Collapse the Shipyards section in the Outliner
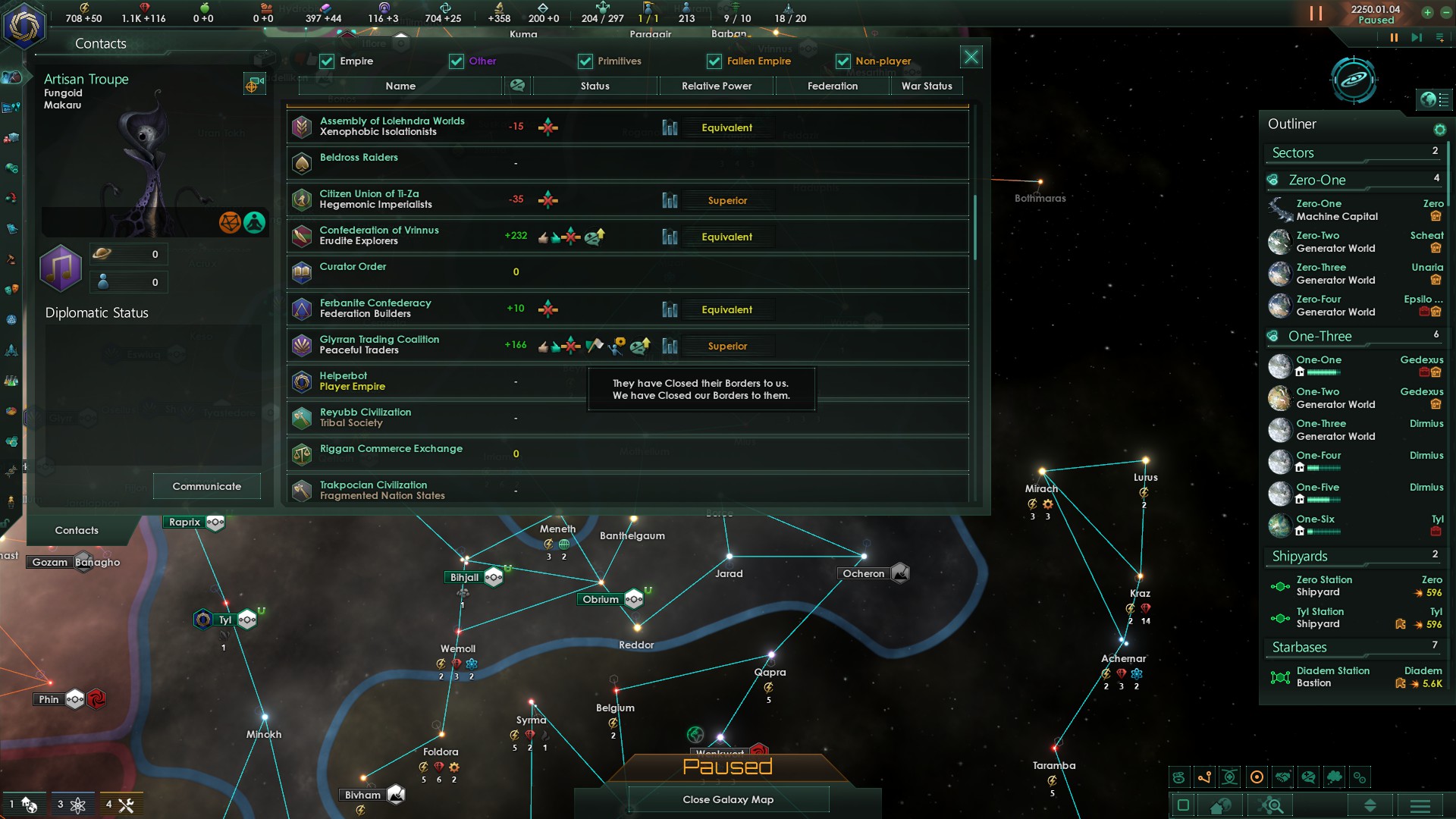This screenshot has height=819, width=1456. (1300, 556)
